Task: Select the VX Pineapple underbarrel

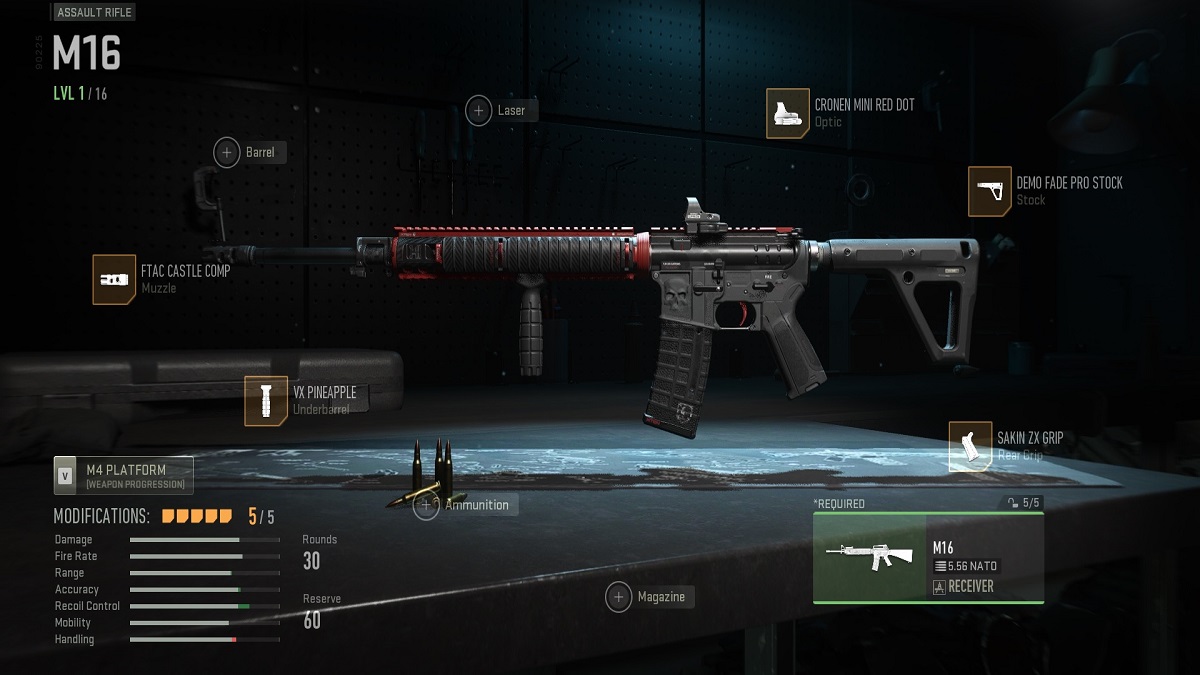Action: [266, 400]
